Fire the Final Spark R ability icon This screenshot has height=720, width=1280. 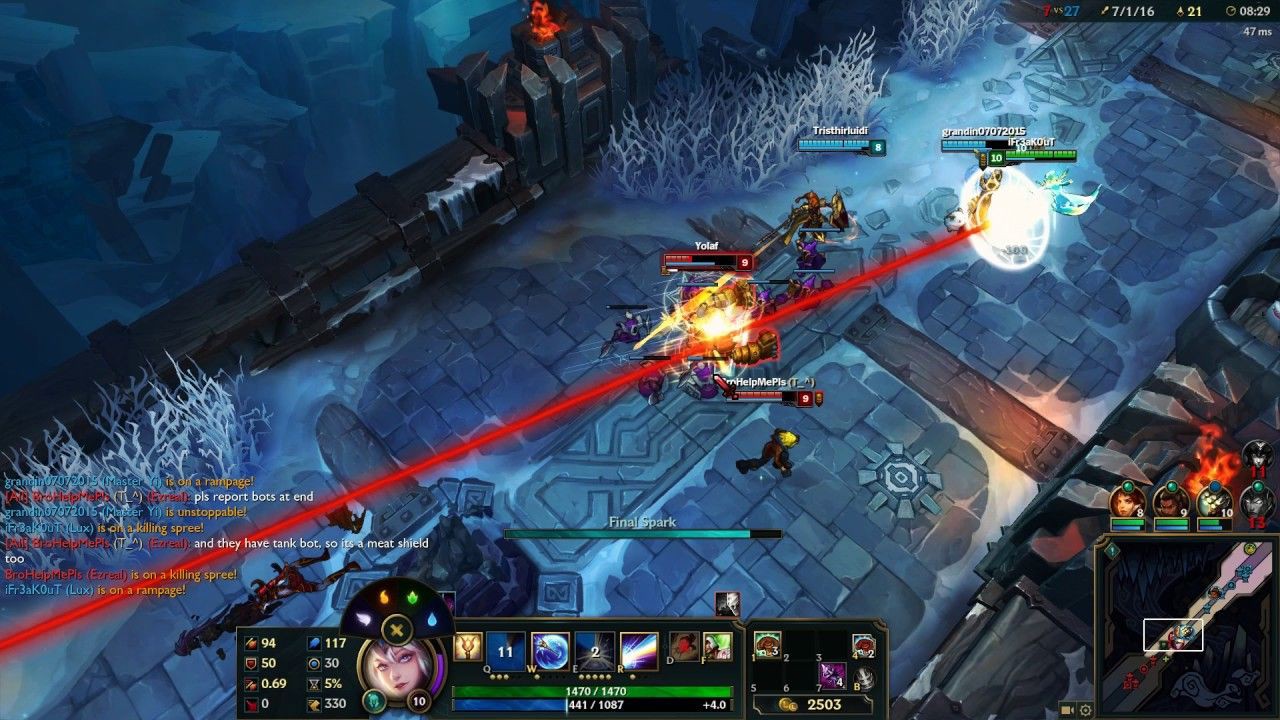click(639, 651)
